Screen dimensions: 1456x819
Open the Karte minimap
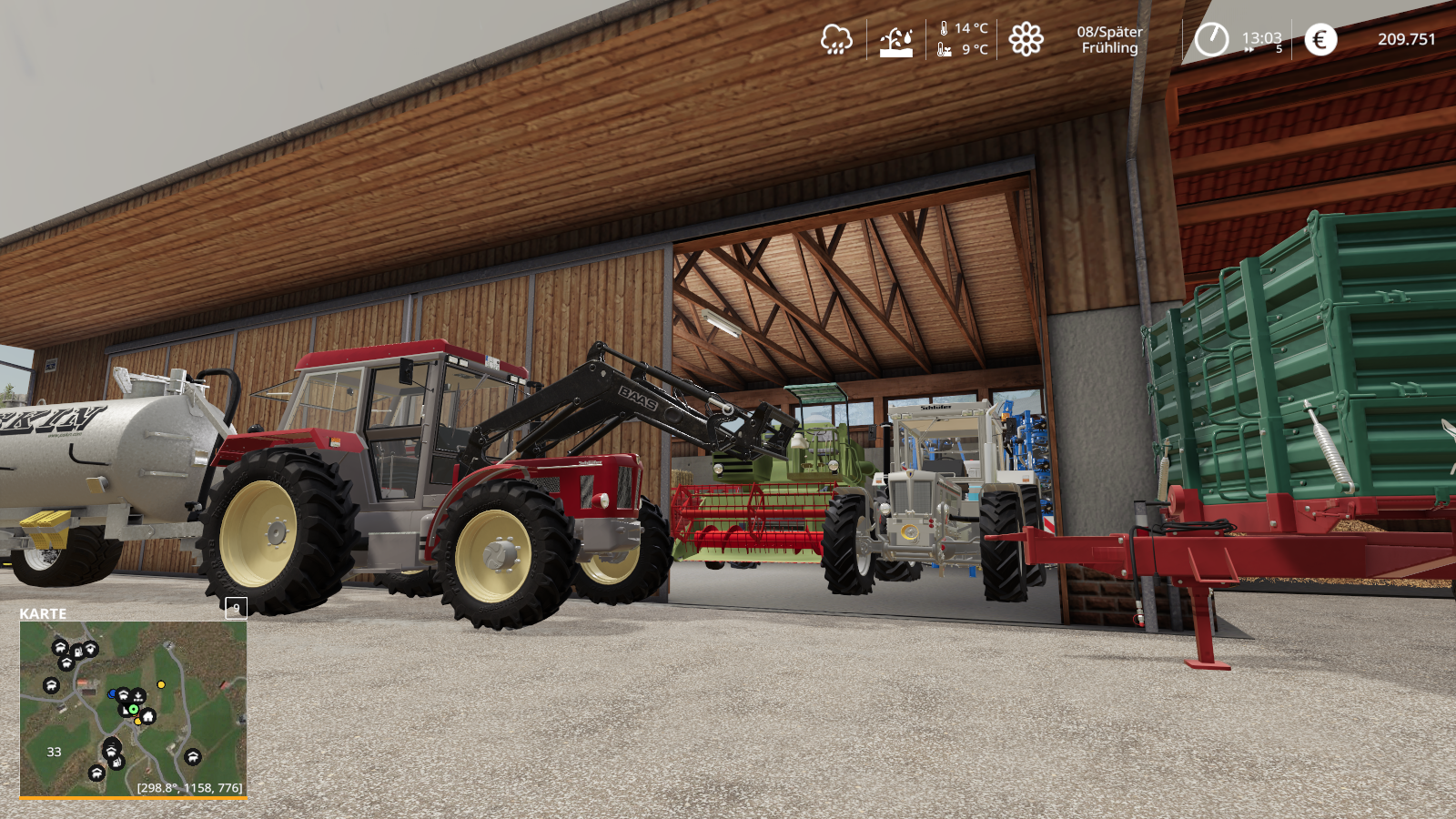pos(133,708)
